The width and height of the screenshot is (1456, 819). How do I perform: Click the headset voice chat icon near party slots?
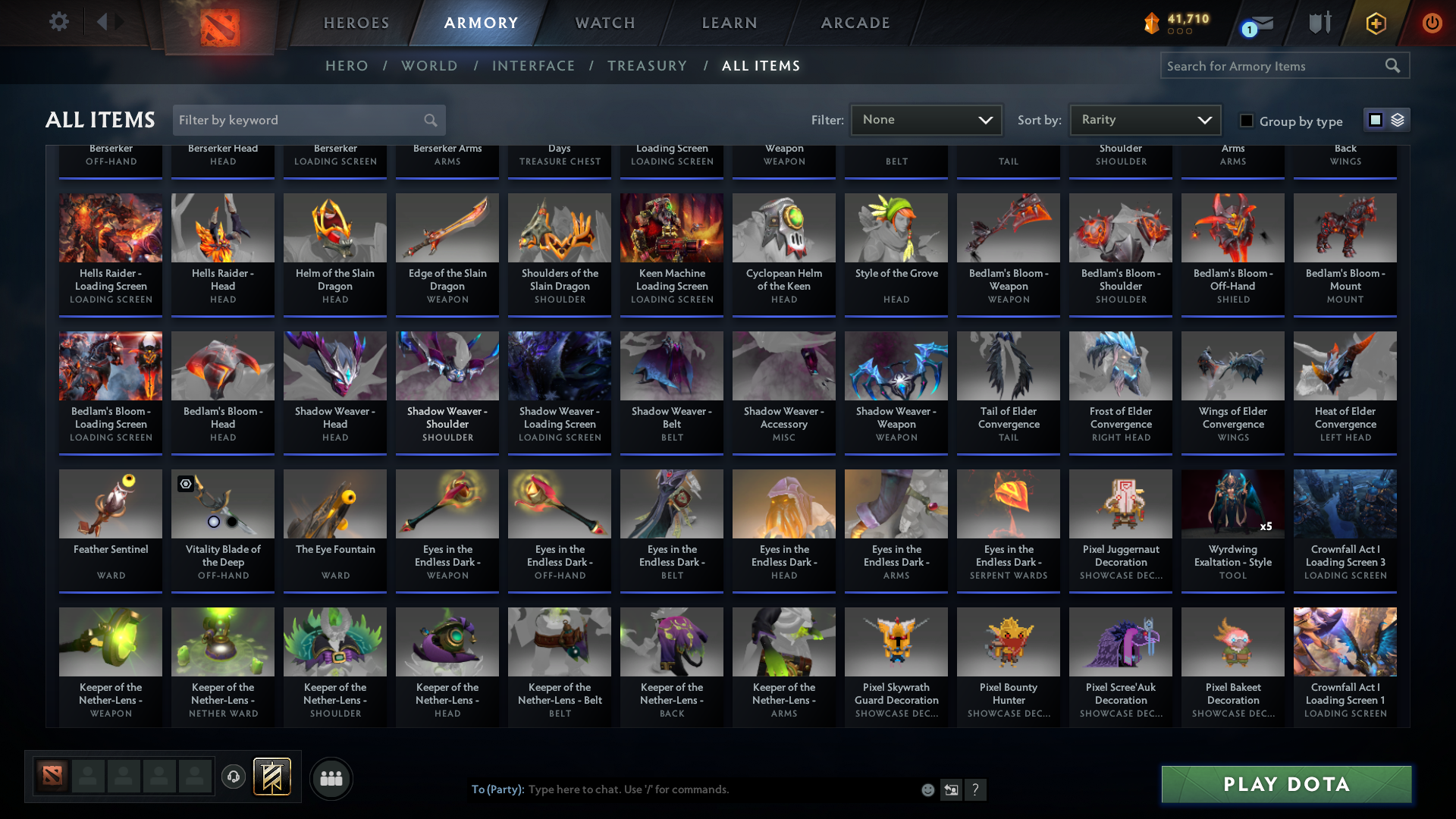(234, 777)
